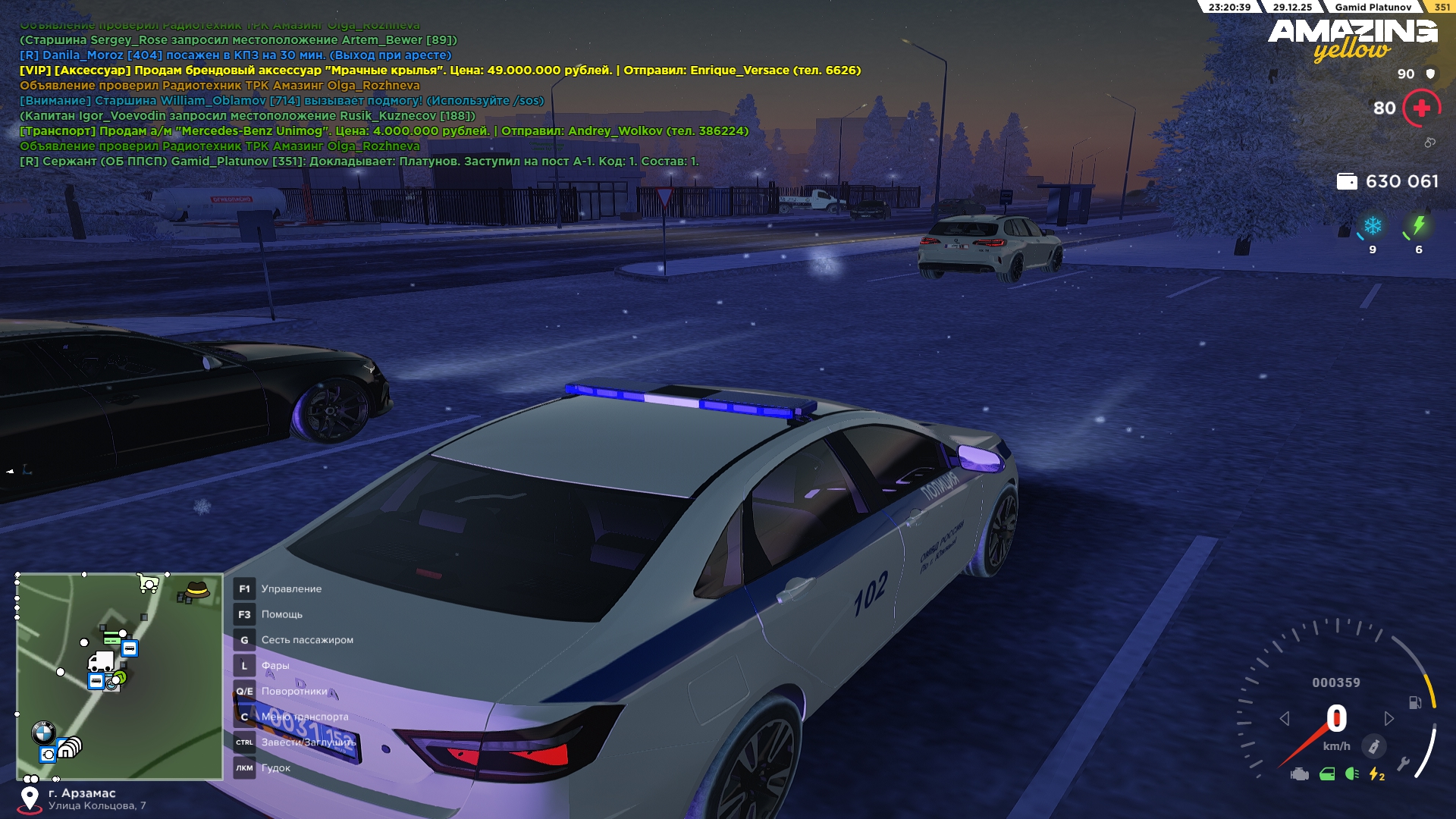Click the red health cross icon
The image size is (1456, 819).
1422,108
